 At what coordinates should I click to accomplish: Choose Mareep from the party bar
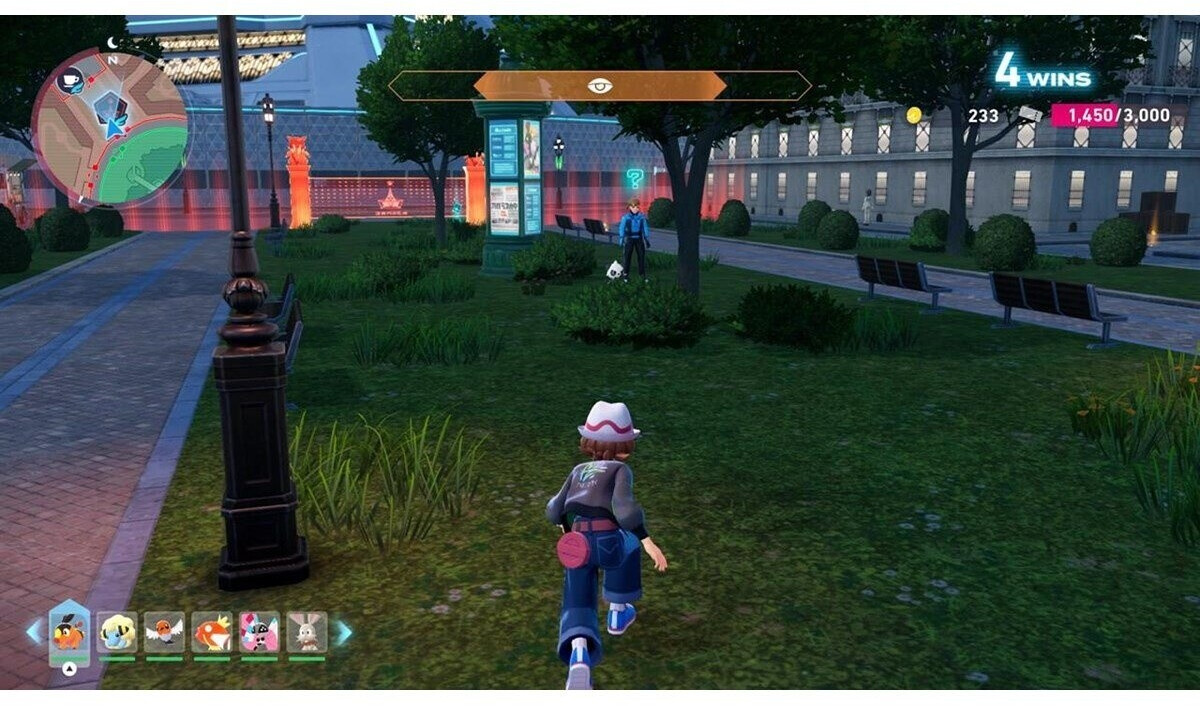pyautogui.click(x=117, y=631)
